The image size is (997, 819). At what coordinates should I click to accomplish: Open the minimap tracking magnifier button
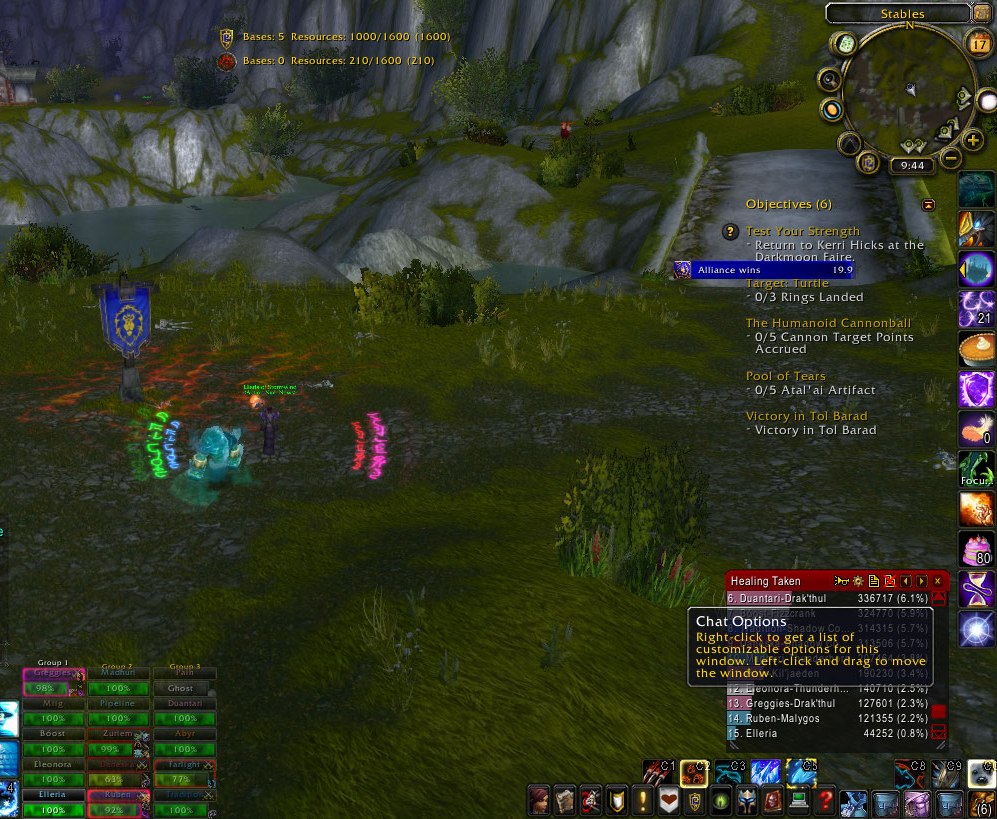coord(829,79)
